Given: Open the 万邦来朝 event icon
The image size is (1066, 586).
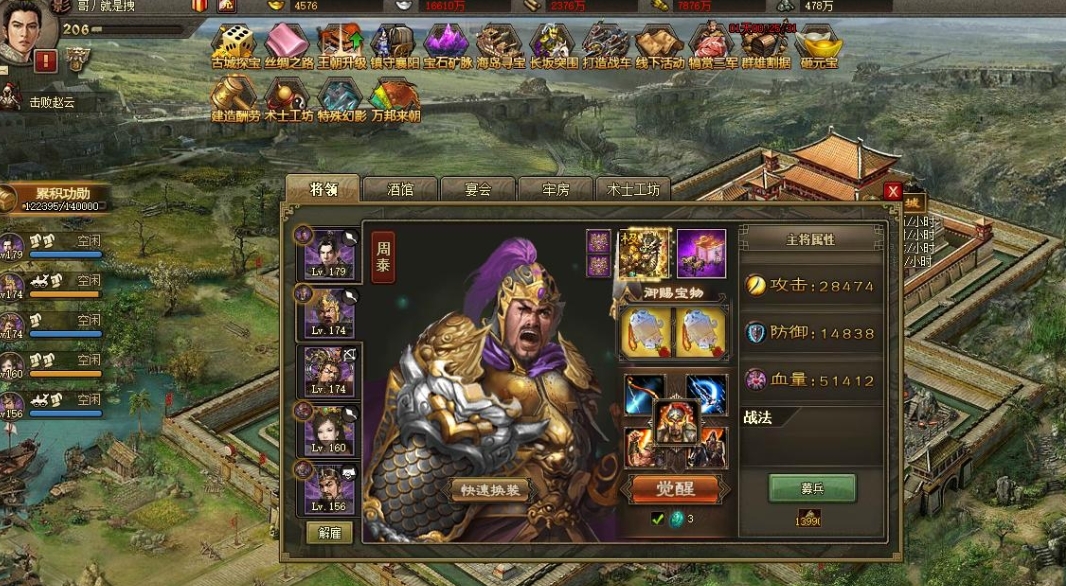Looking at the screenshot, I should tap(393, 96).
